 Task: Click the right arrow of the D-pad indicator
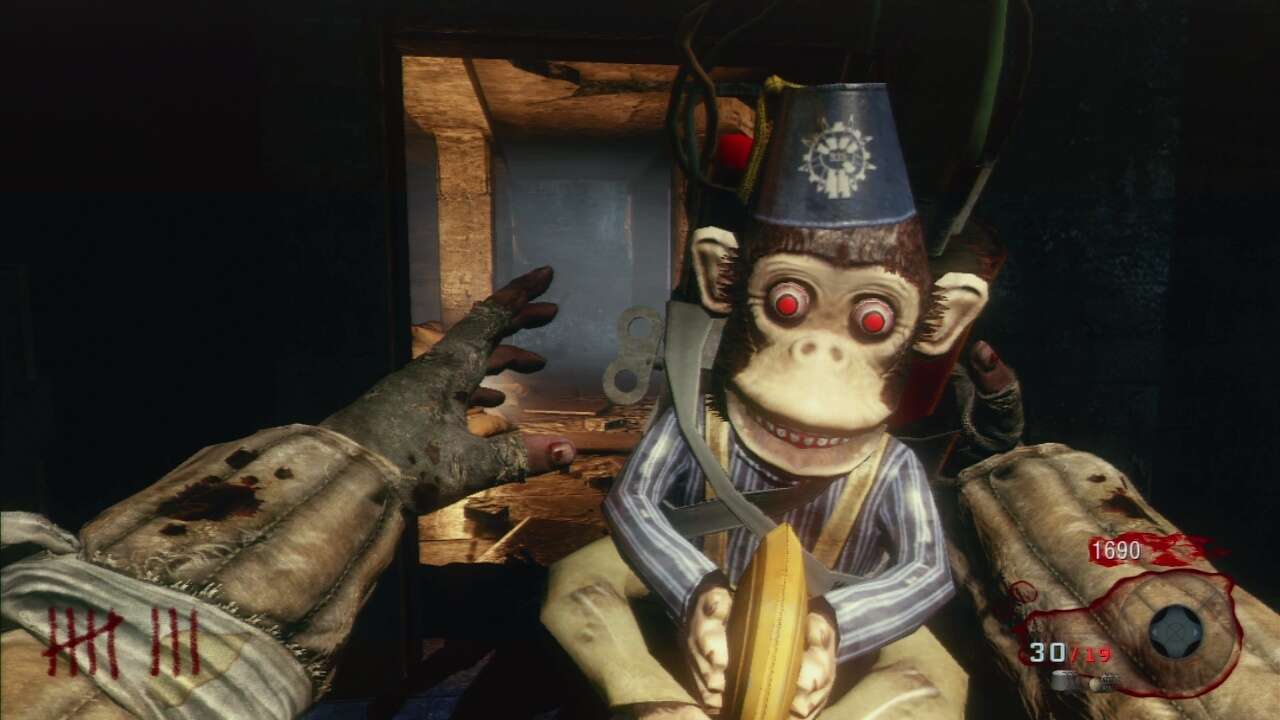click(1197, 631)
